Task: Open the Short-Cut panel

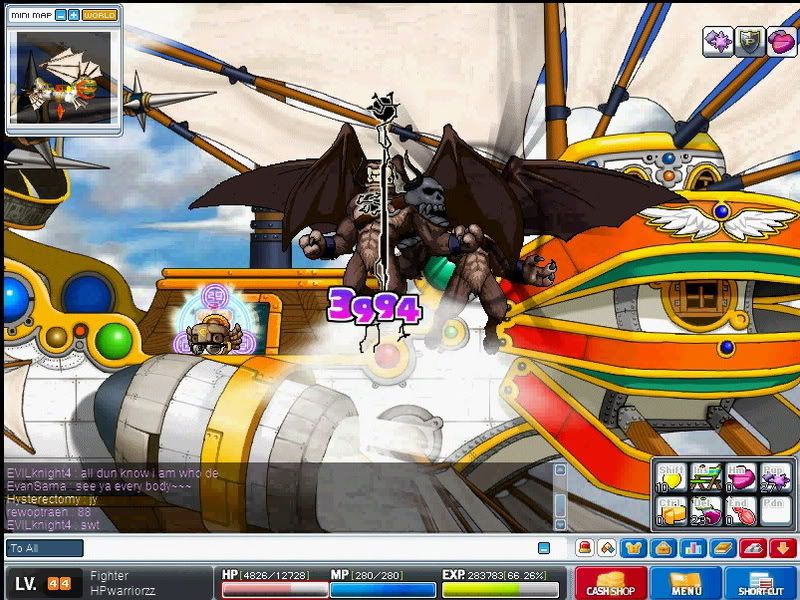Action: 761,583
